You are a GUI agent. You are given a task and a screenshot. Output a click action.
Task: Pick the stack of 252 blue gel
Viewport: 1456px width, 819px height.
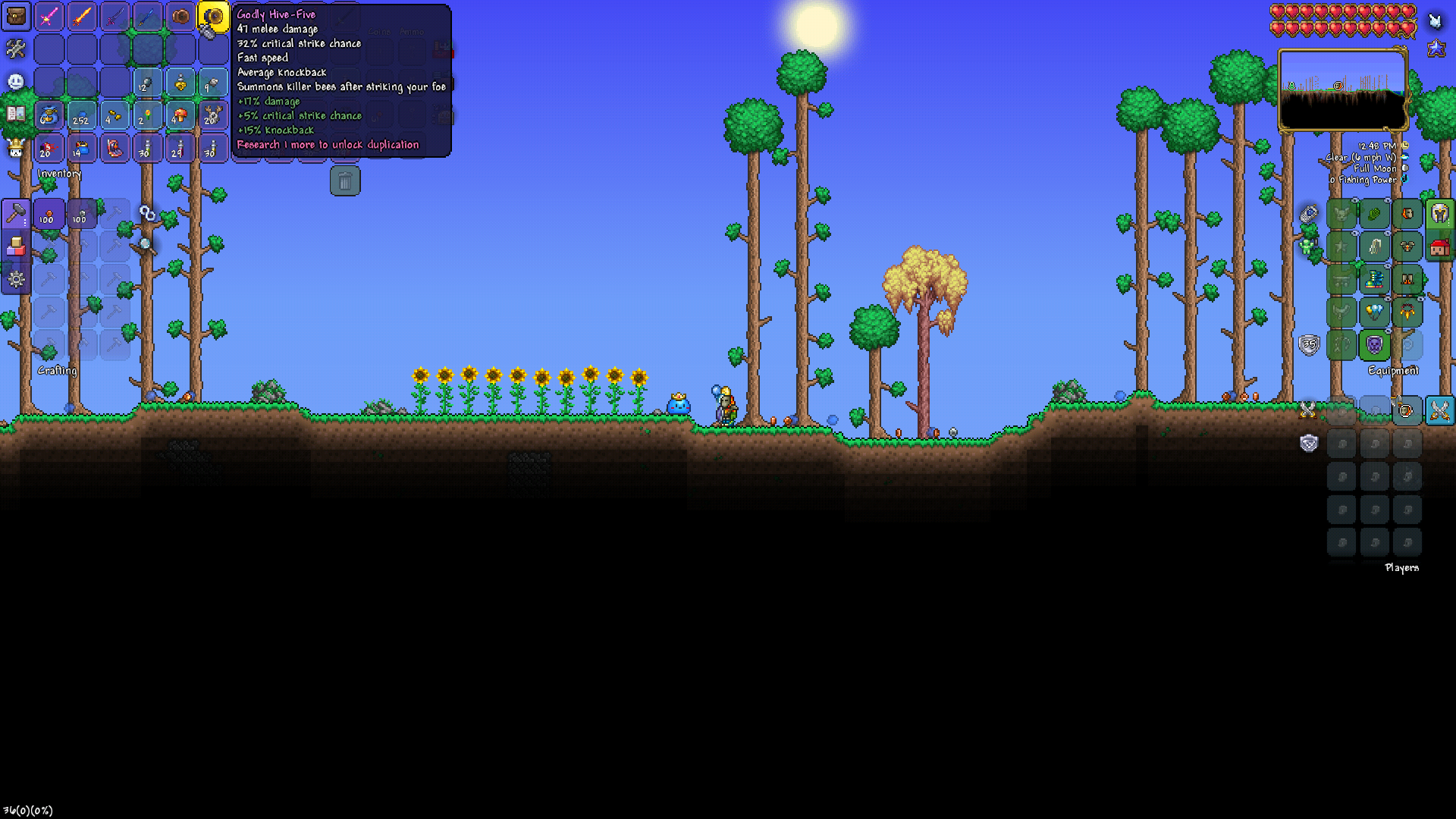click(x=82, y=115)
